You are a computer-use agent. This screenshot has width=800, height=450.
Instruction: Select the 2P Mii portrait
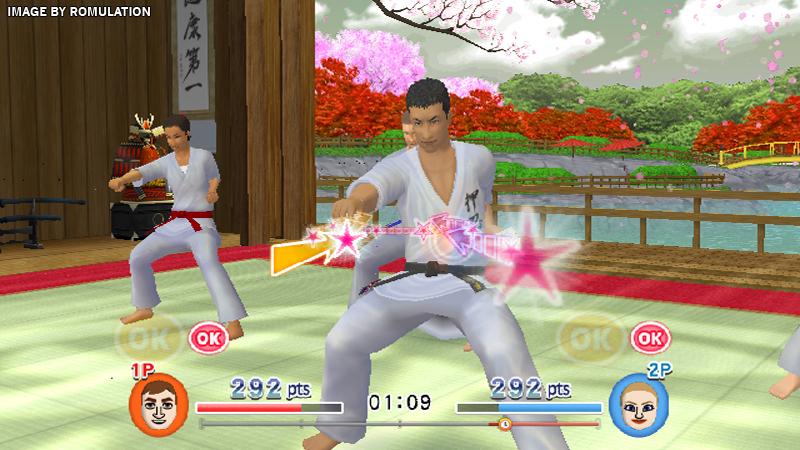click(638, 405)
